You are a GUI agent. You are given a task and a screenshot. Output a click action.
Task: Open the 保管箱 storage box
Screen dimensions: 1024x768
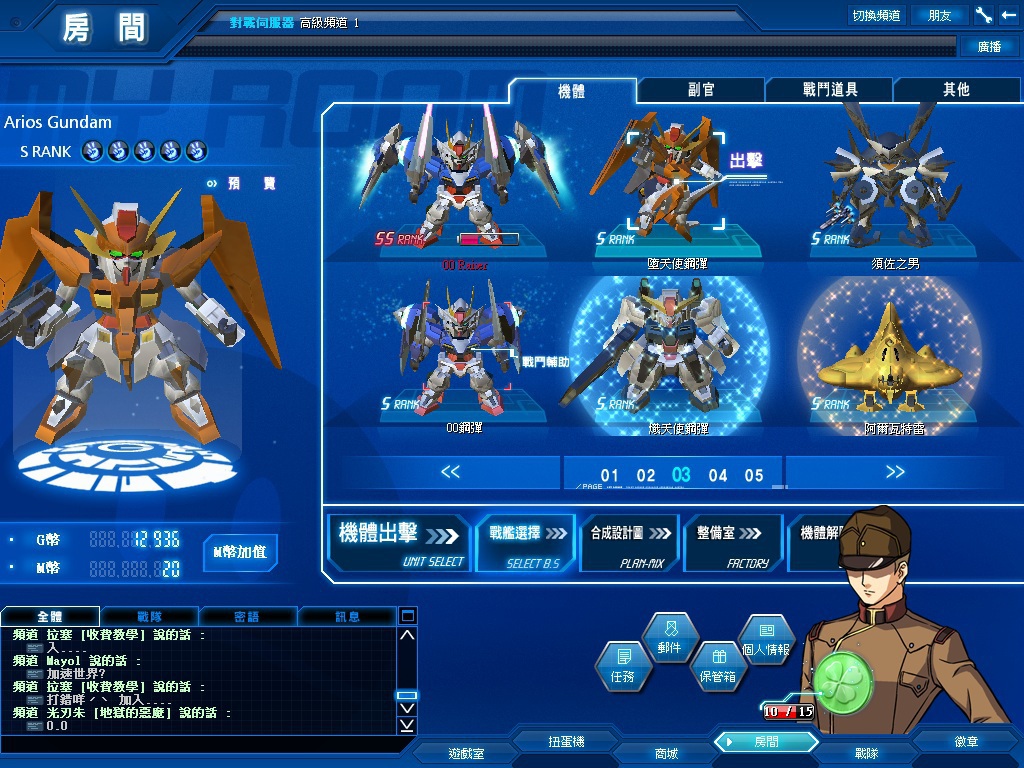coord(717,666)
